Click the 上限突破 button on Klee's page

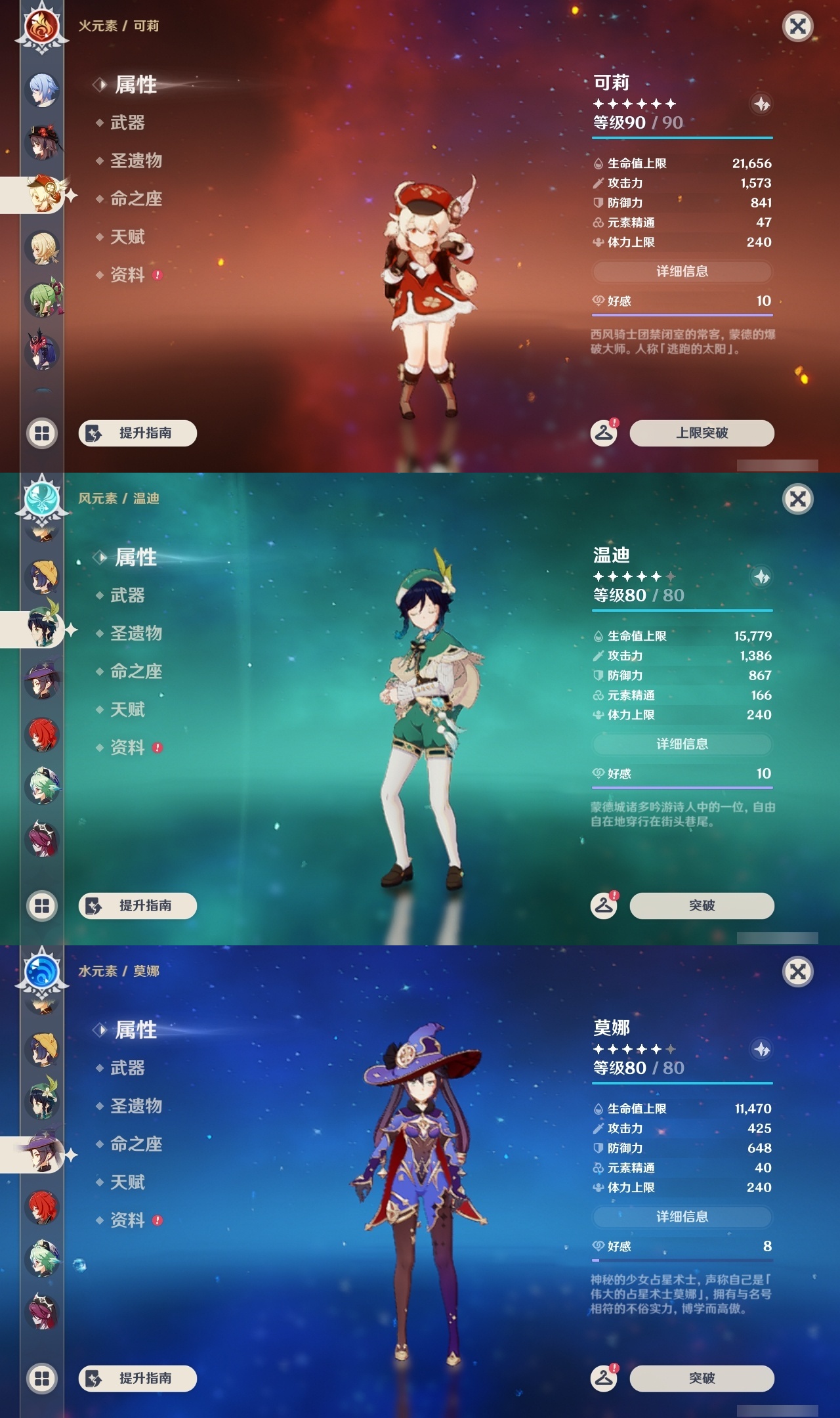point(701,433)
